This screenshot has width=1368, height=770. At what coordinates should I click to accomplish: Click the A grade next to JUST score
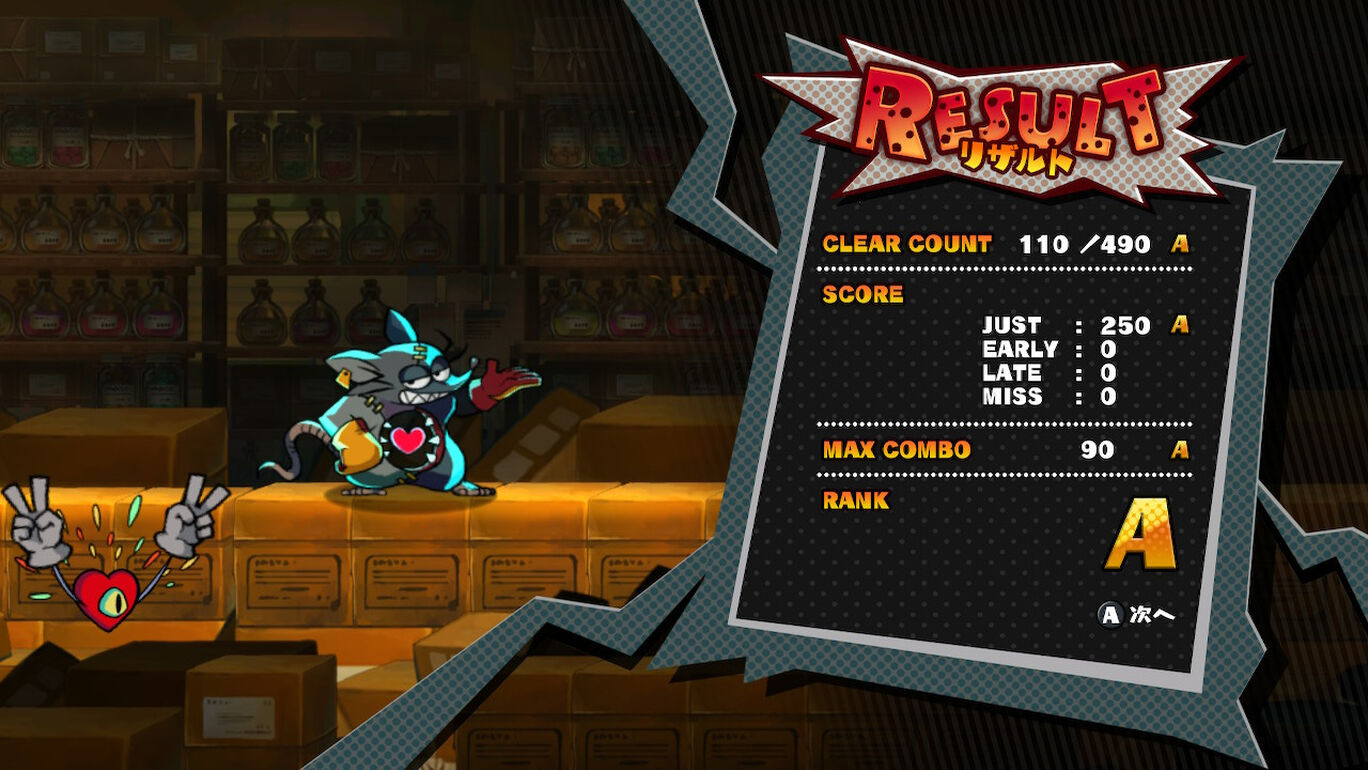pos(1179,324)
